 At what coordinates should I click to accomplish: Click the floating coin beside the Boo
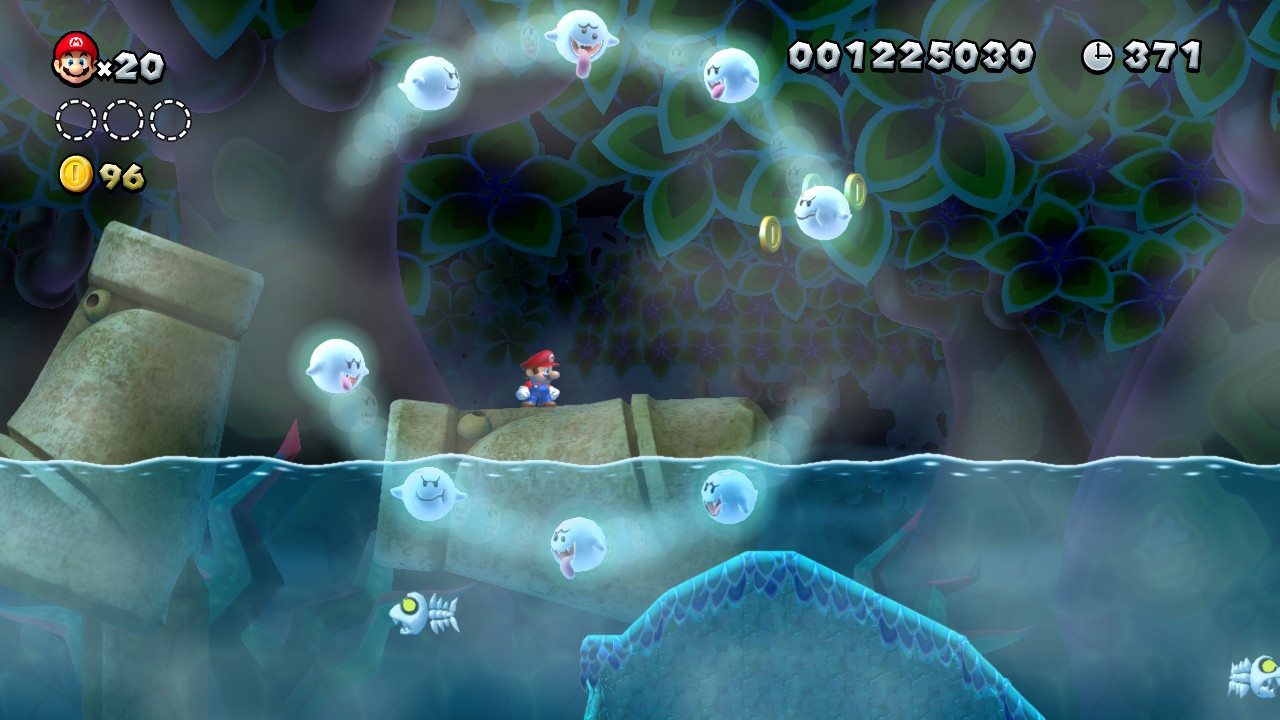pyautogui.click(x=772, y=234)
